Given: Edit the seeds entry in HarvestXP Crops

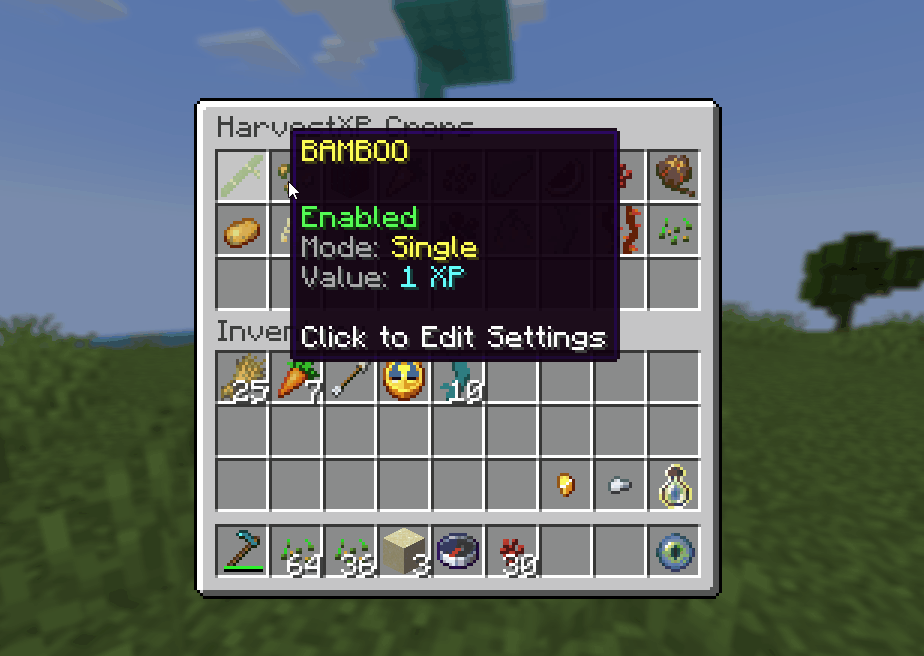Looking at the screenshot, I should pyautogui.click(x=675, y=231).
